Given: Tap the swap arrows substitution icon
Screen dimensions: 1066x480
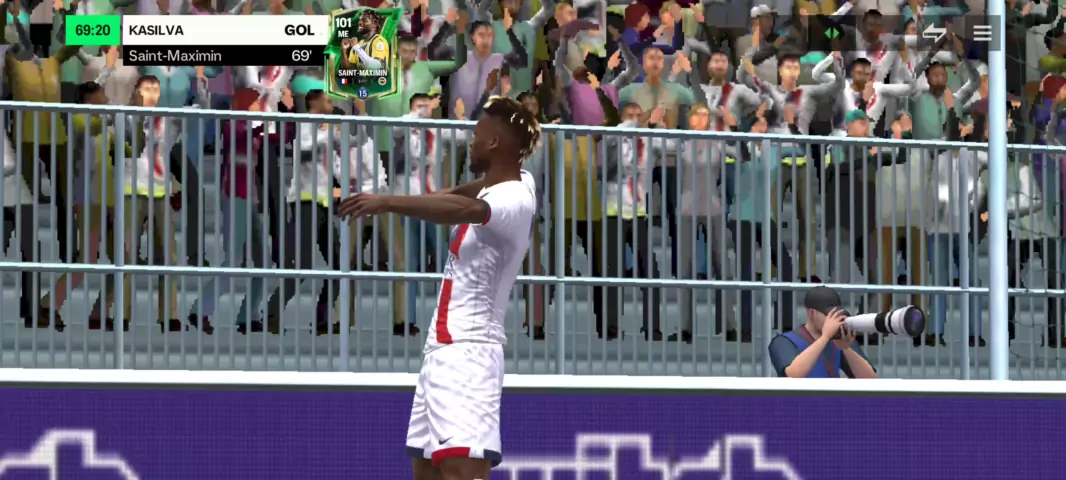Looking at the screenshot, I should 934,33.
